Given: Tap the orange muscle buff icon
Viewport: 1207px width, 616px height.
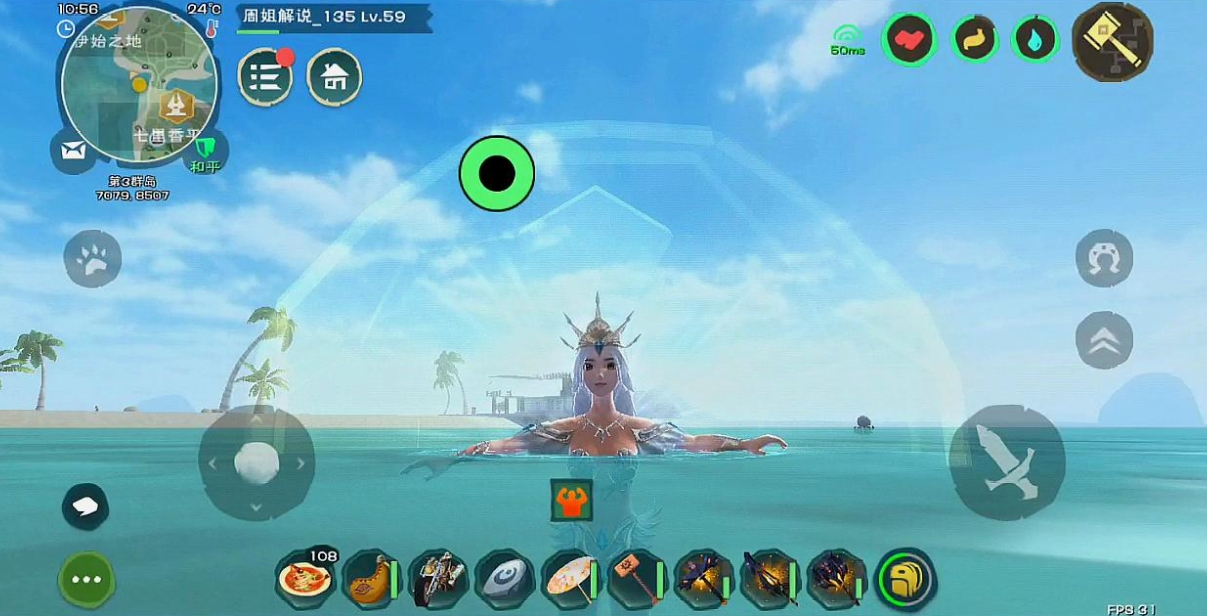Looking at the screenshot, I should (x=571, y=500).
